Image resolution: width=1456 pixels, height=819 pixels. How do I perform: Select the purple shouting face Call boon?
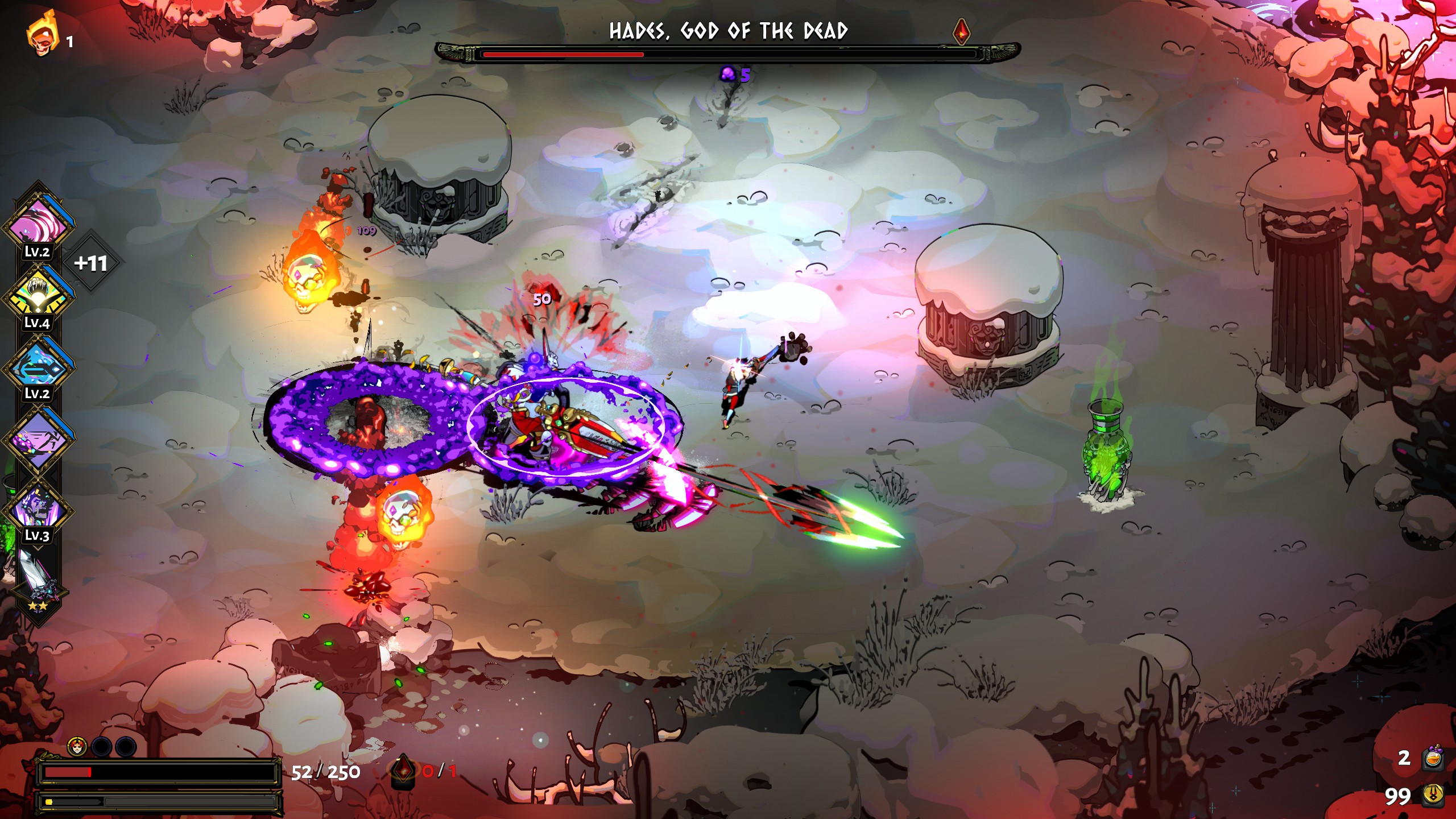point(39,508)
